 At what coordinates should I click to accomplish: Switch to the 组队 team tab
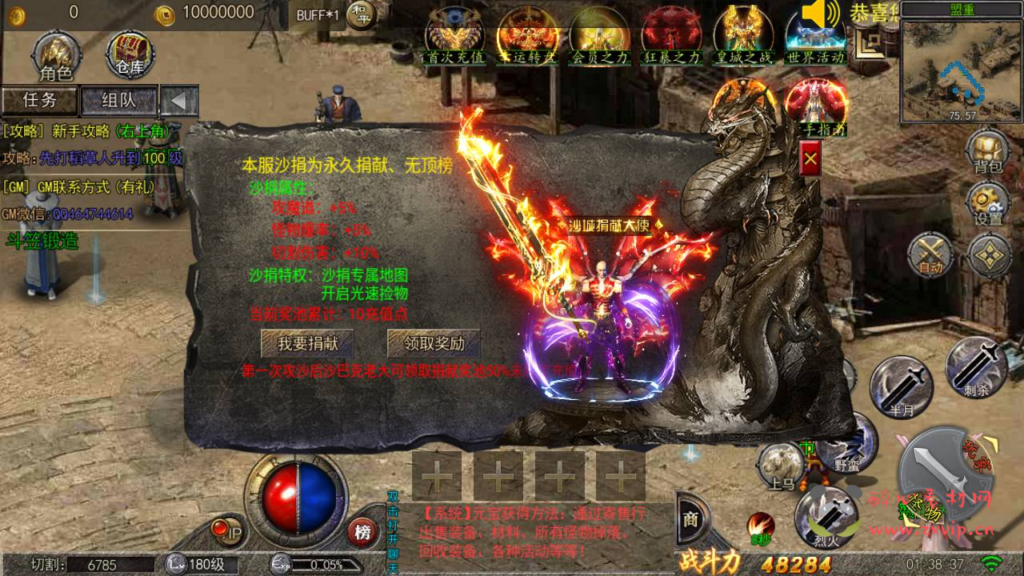tap(118, 101)
